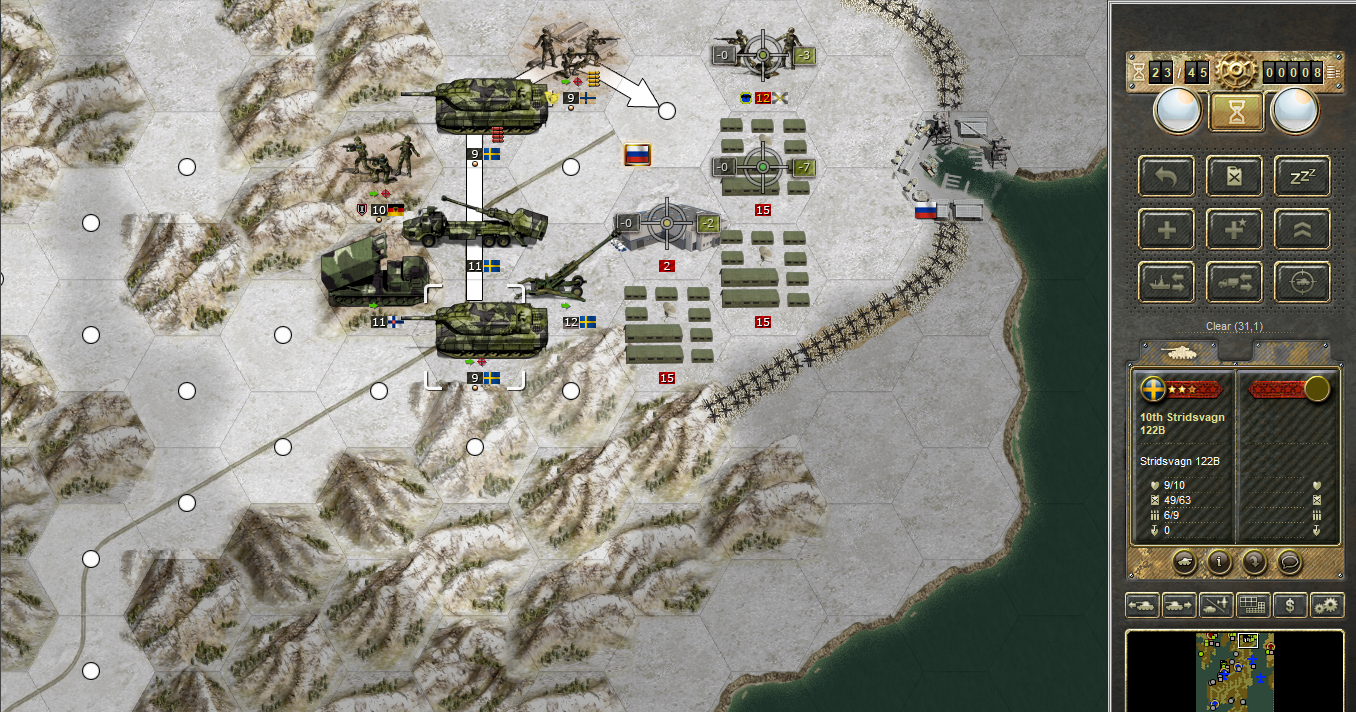Switch to the tank unit tab
The image size is (1356, 712).
coord(1180,352)
